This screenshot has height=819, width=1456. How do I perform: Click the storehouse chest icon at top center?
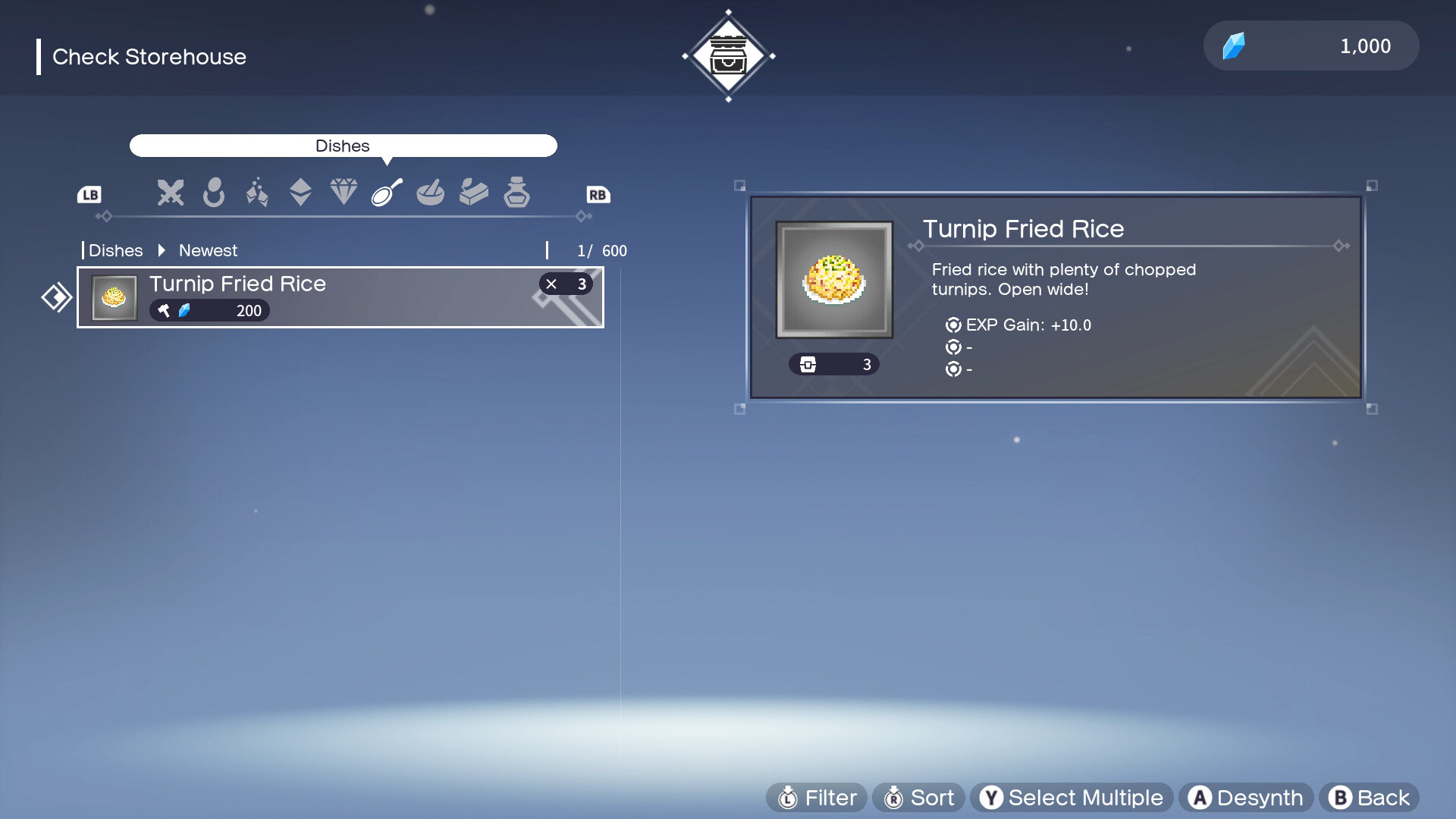click(729, 55)
